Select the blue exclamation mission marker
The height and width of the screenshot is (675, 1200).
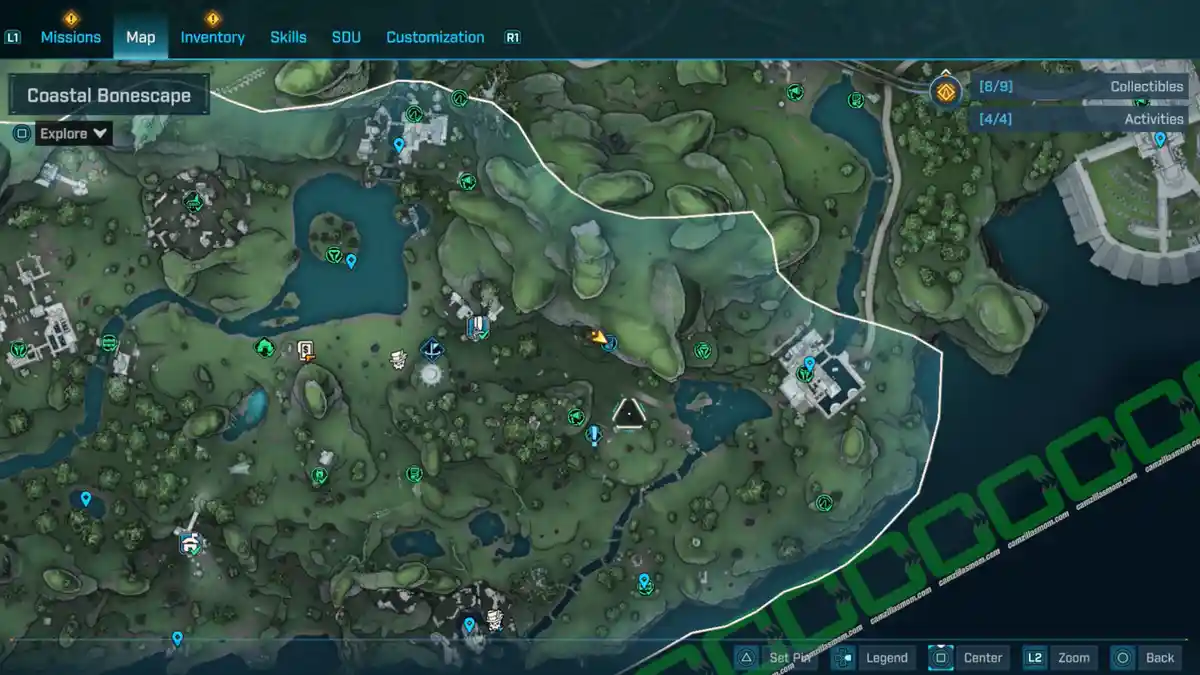pos(595,435)
